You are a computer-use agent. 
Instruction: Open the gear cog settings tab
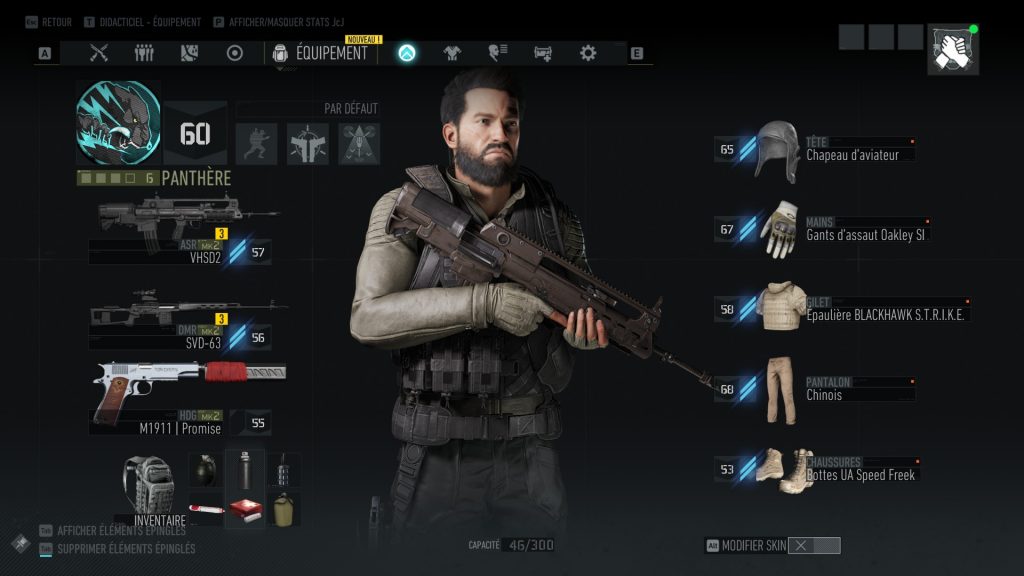[x=588, y=53]
